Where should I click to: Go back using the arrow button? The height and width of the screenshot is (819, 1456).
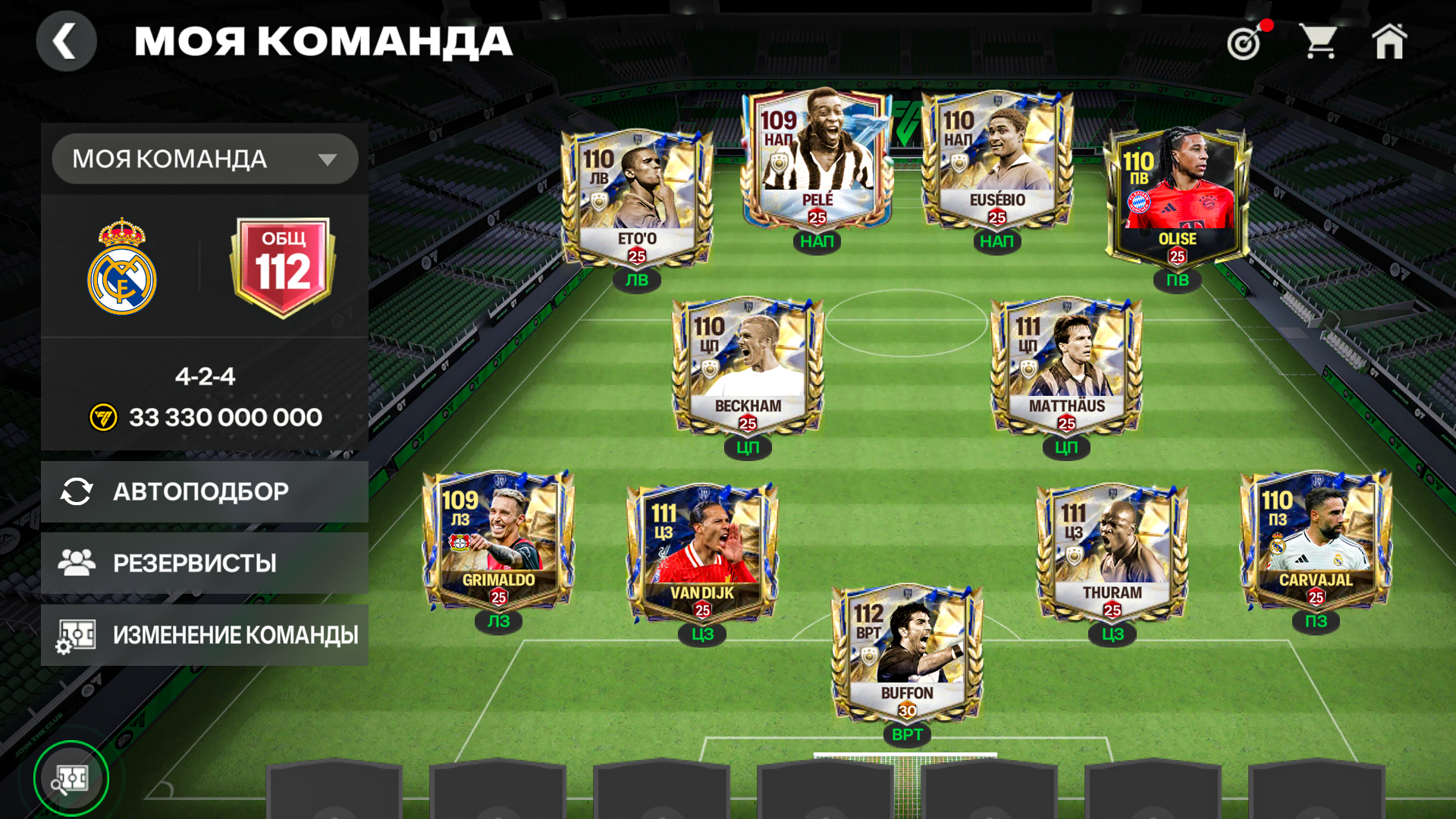tap(66, 41)
